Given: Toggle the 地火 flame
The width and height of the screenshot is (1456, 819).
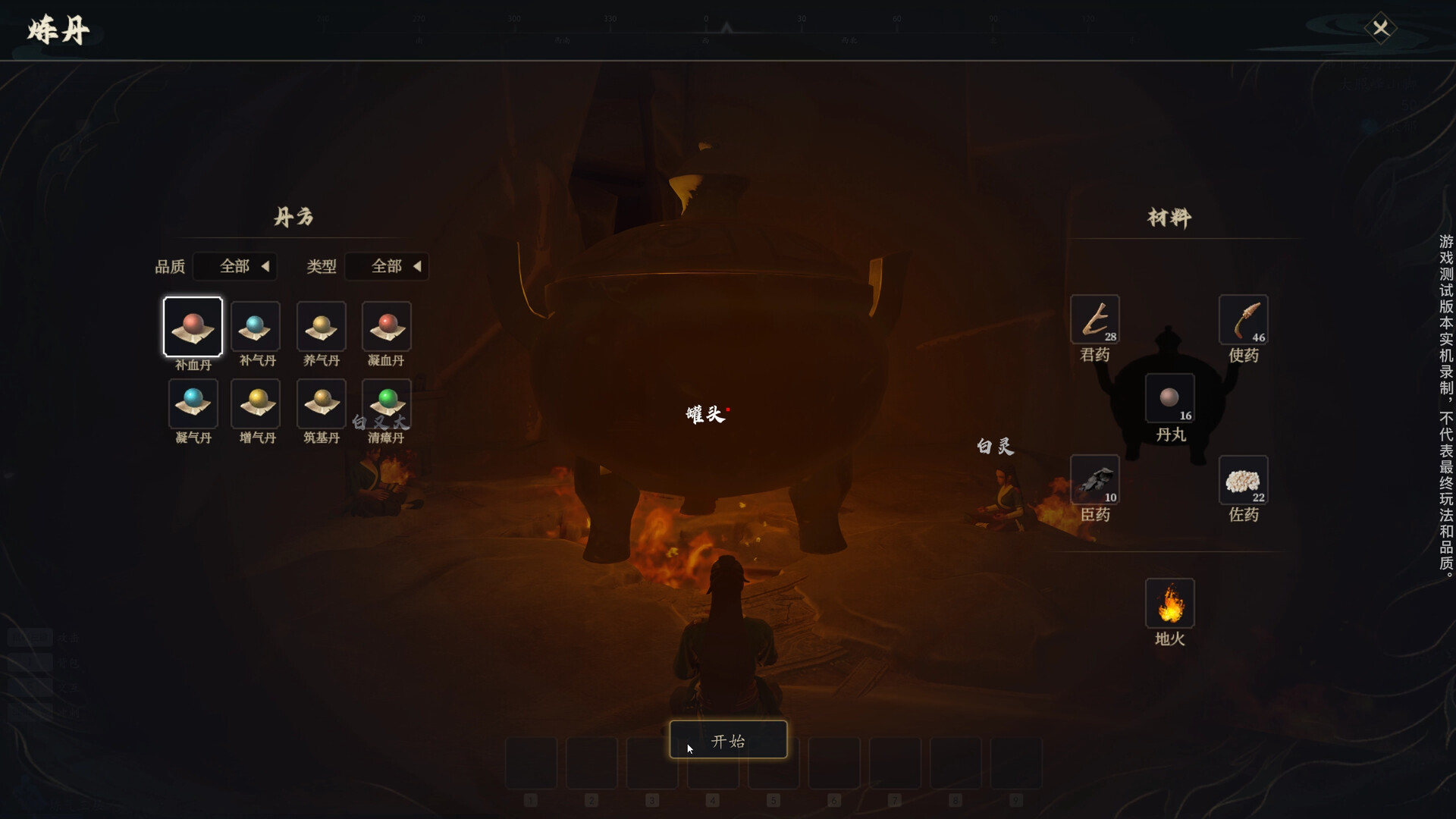Looking at the screenshot, I should tap(1169, 604).
